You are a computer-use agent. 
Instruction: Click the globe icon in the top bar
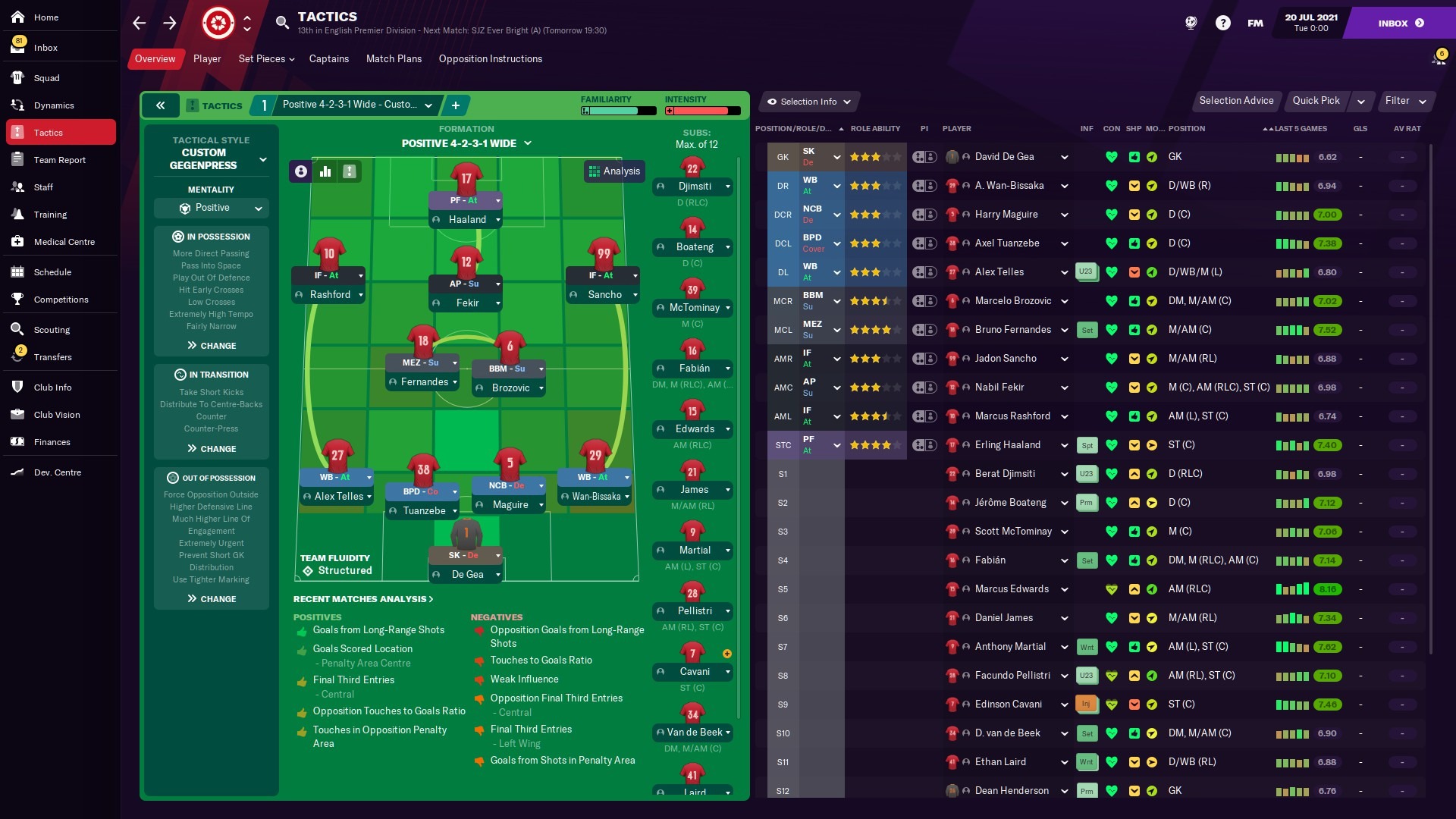[1191, 23]
